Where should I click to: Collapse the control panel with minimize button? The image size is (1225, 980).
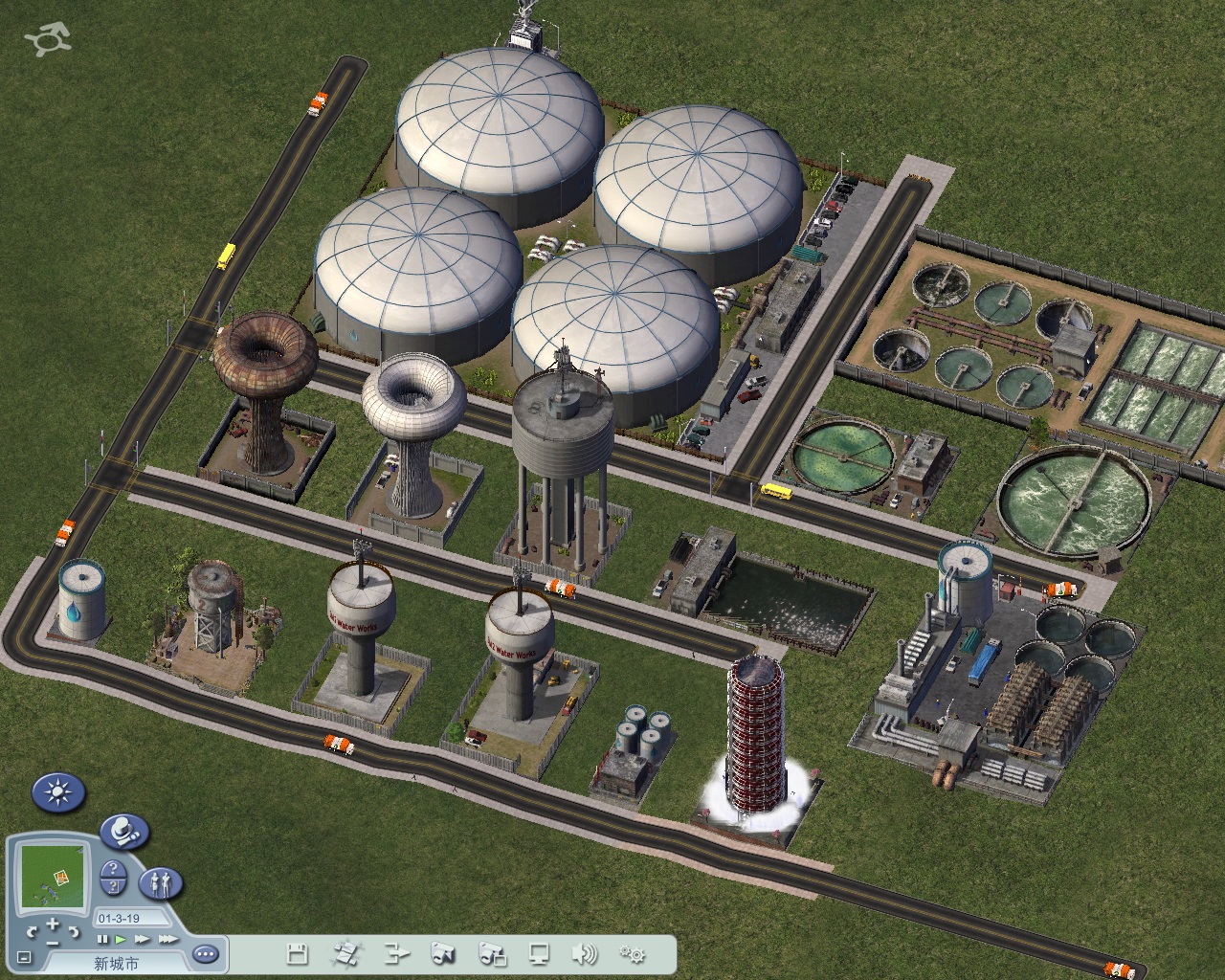[x=24, y=957]
